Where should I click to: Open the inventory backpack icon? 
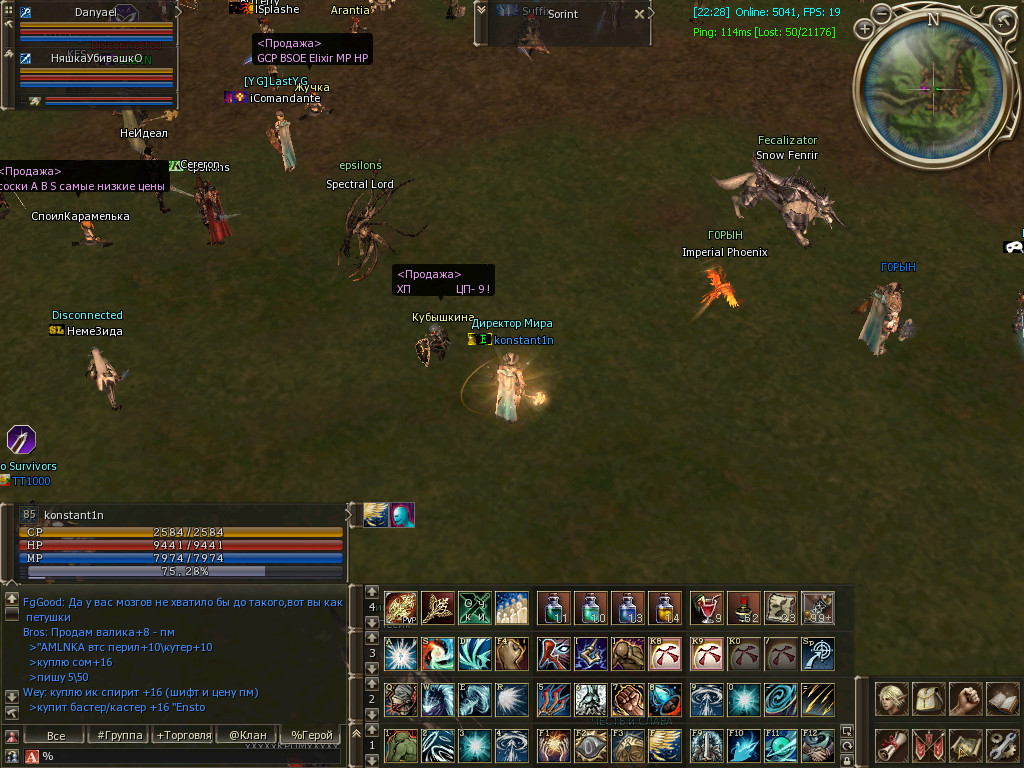tap(929, 699)
